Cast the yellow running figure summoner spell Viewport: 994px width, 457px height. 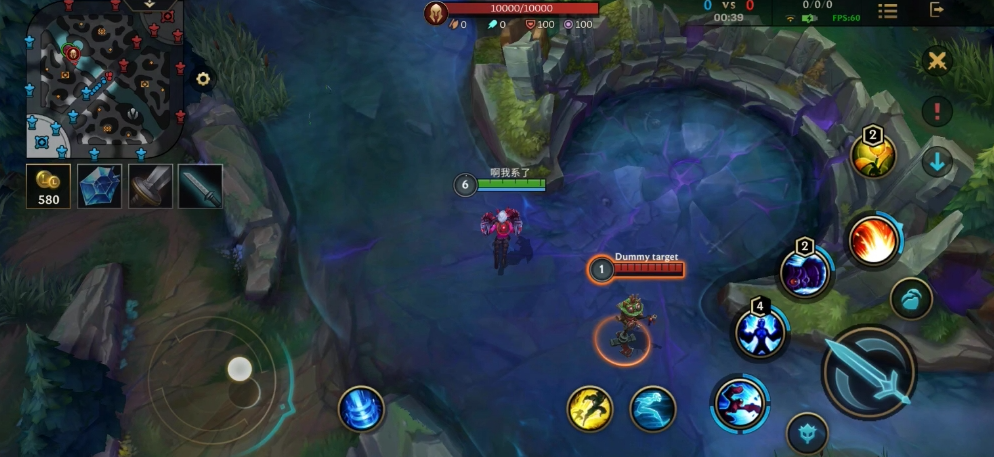click(x=590, y=409)
